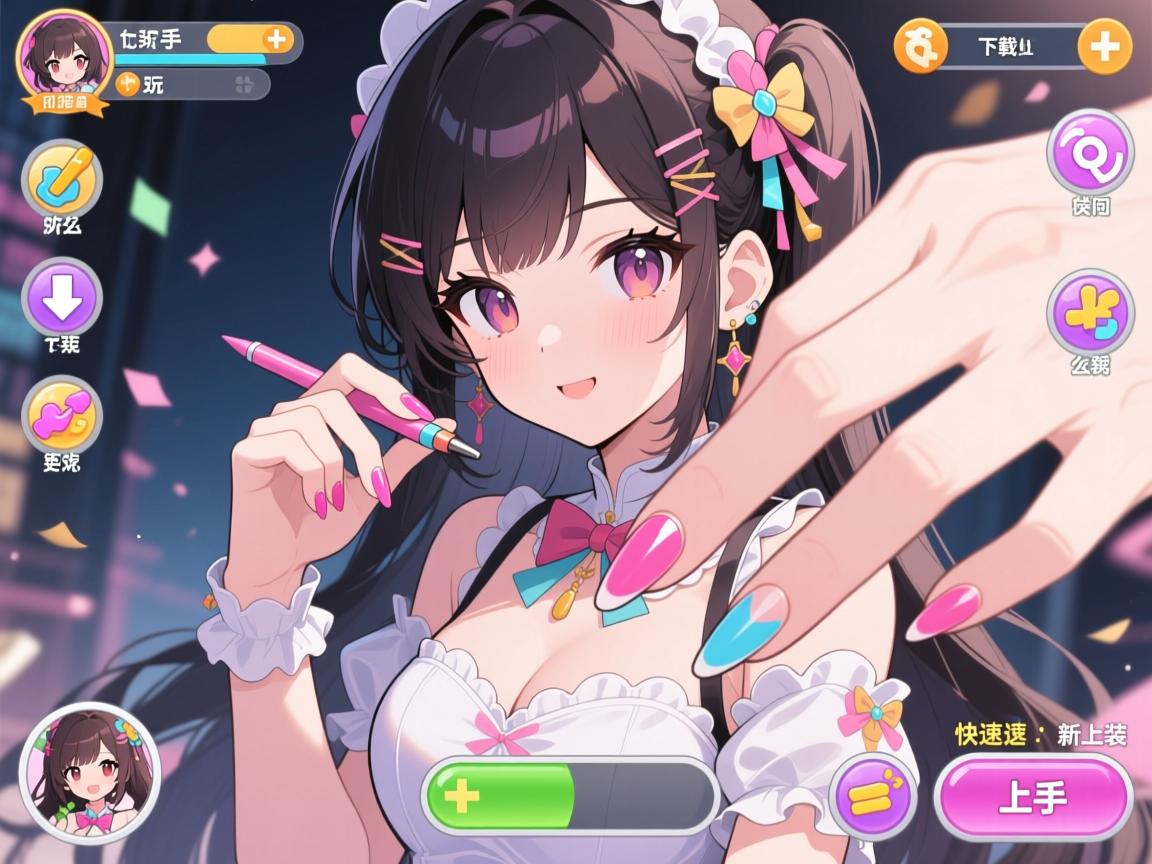Open the blue paintbrush tool button
The image size is (1152, 864).
coord(62,180)
